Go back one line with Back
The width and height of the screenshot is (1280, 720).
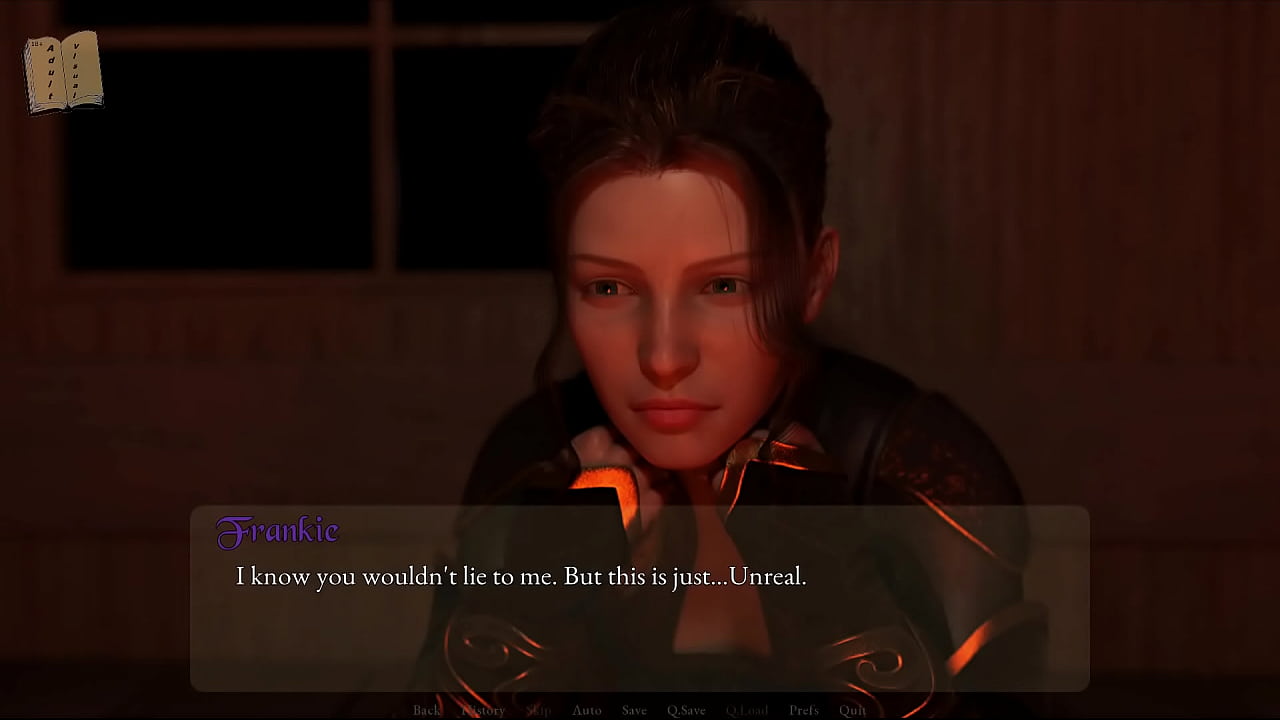(427, 710)
